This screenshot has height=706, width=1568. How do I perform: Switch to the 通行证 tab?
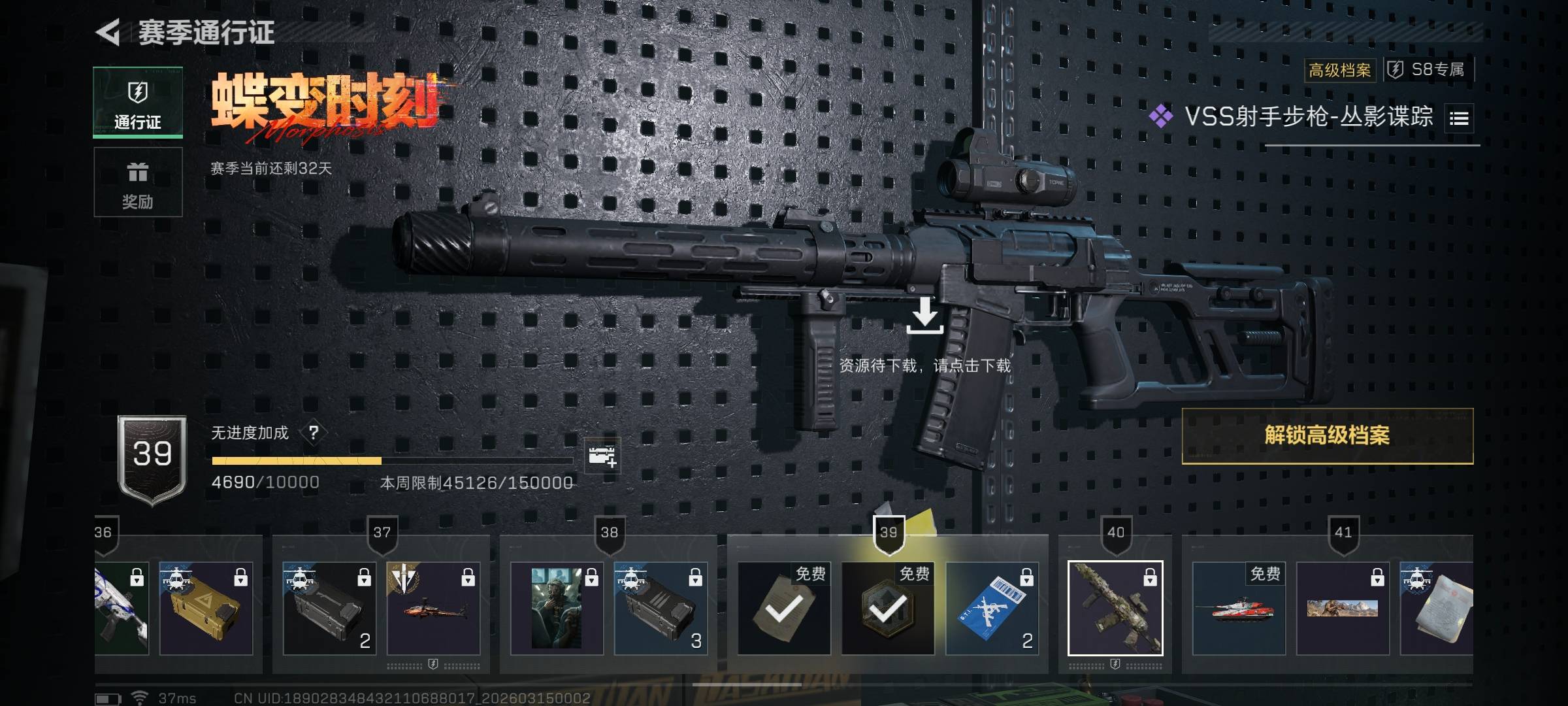tap(138, 103)
